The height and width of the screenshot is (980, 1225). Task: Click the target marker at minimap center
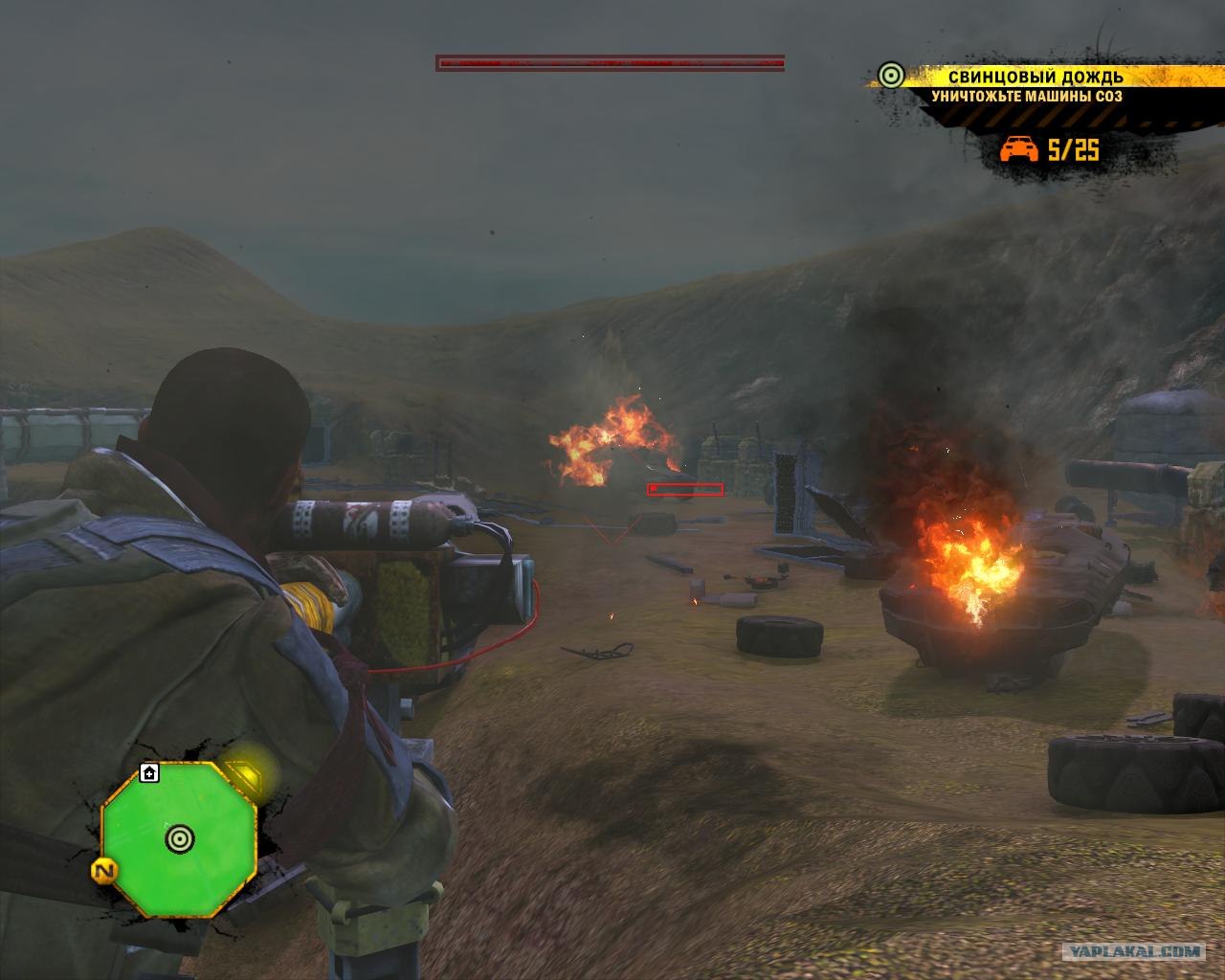tap(179, 839)
